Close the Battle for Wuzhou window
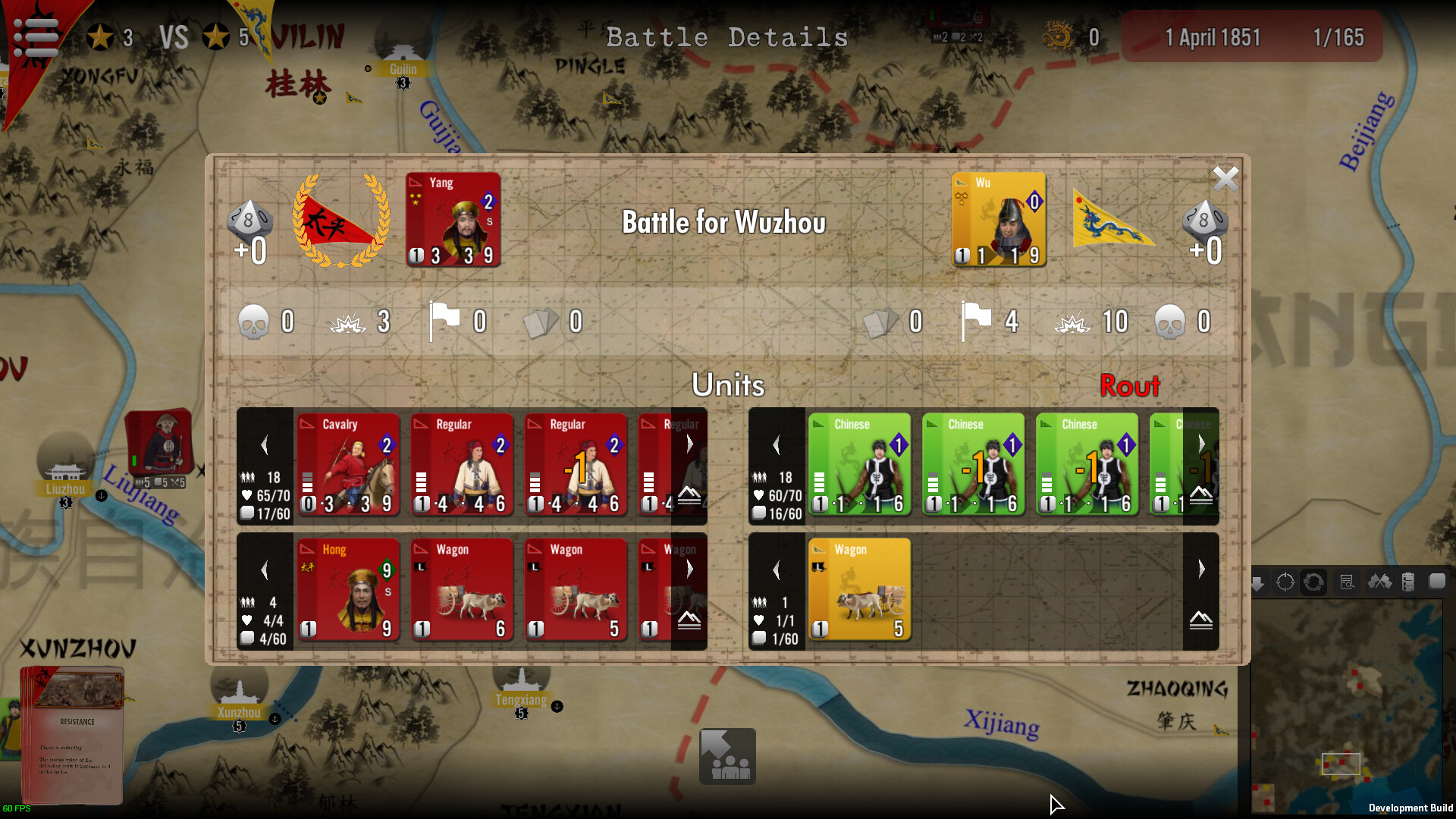The height and width of the screenshot is (819, 1456). point(1225,179)
